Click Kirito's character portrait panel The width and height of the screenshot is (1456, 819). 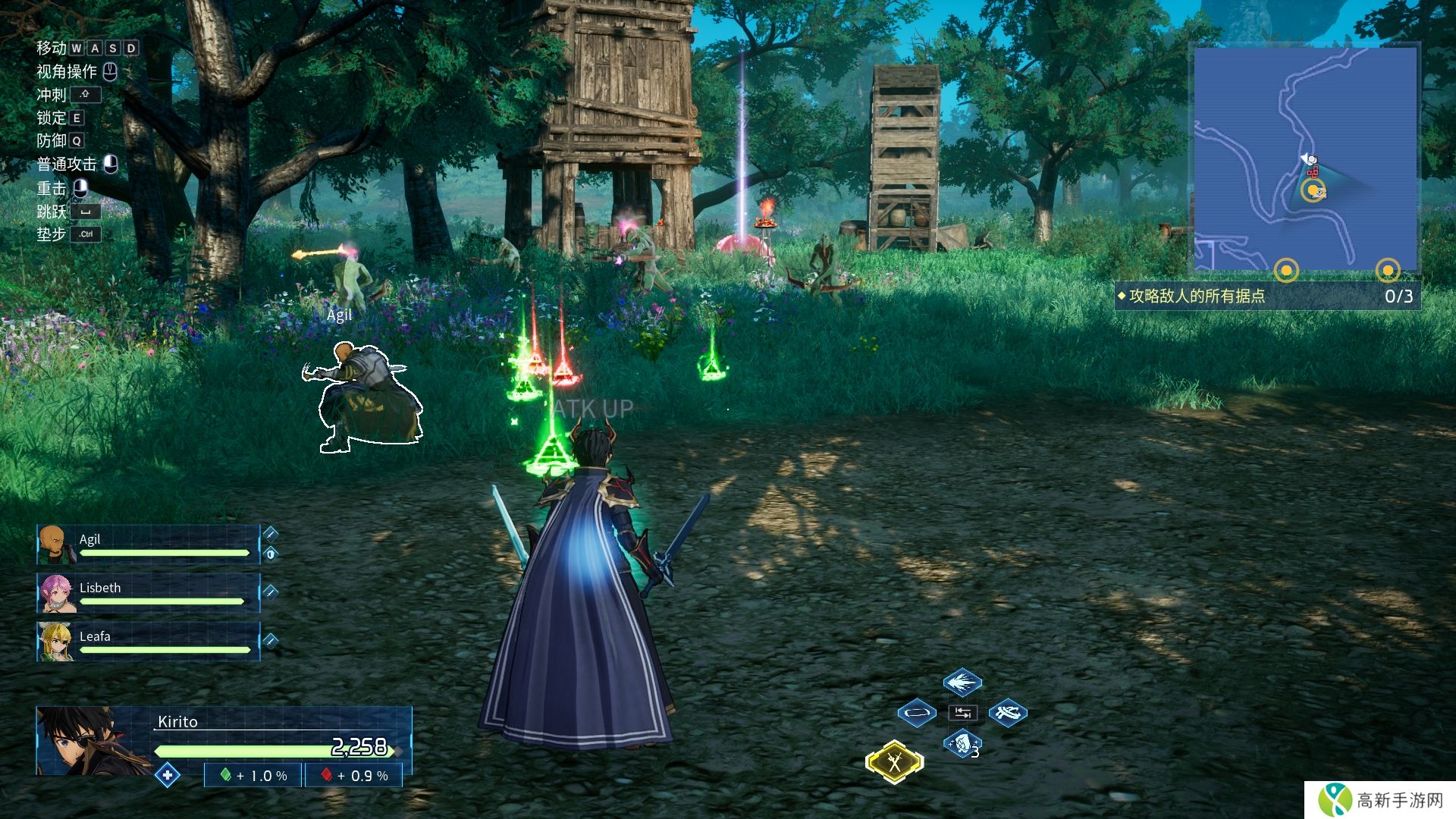[94, 740]
